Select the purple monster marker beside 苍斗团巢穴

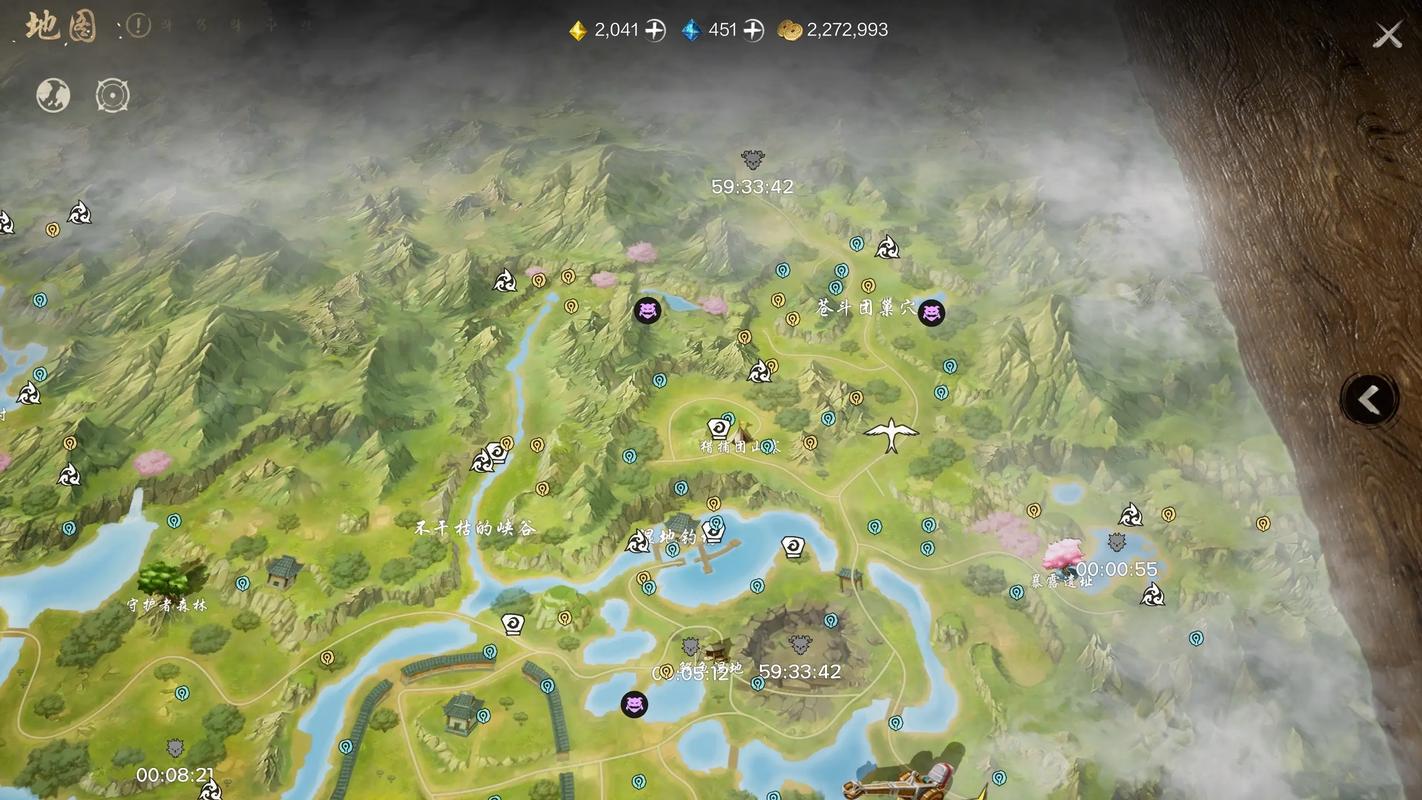(x=931, y=313)
